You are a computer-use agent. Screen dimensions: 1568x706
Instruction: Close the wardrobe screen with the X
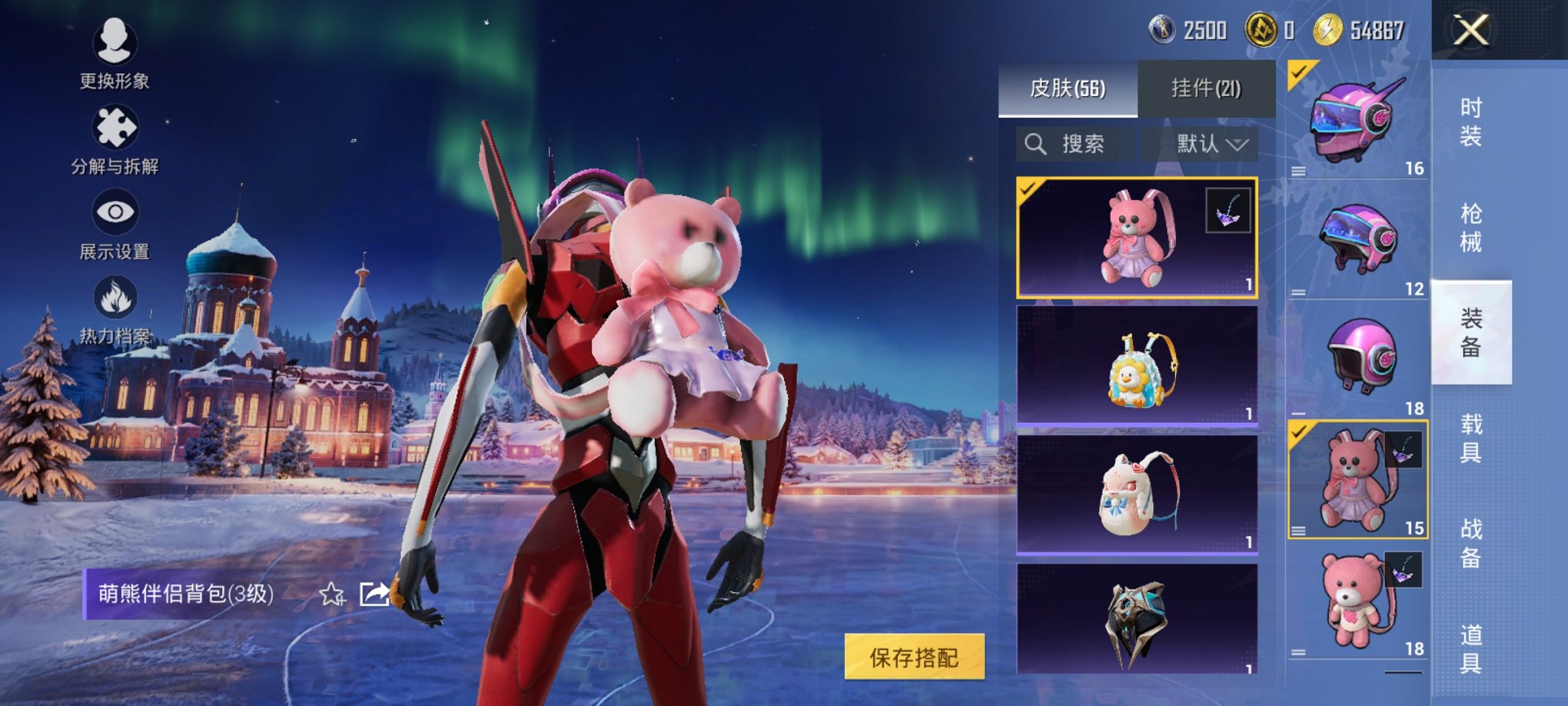pyautogui.click(x=1470, y=31)
